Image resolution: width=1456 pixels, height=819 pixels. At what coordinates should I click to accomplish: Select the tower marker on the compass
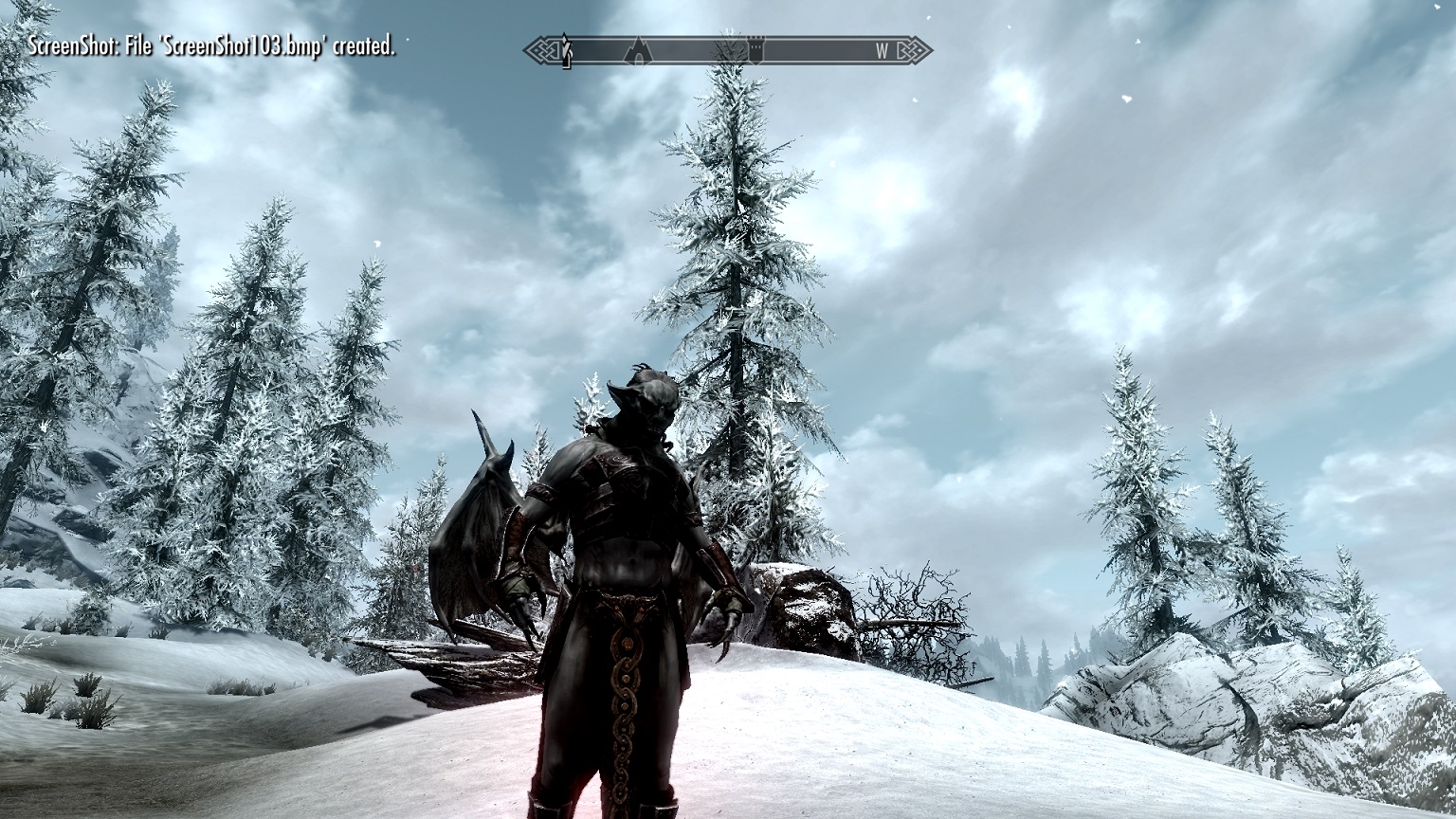(756, 50)
